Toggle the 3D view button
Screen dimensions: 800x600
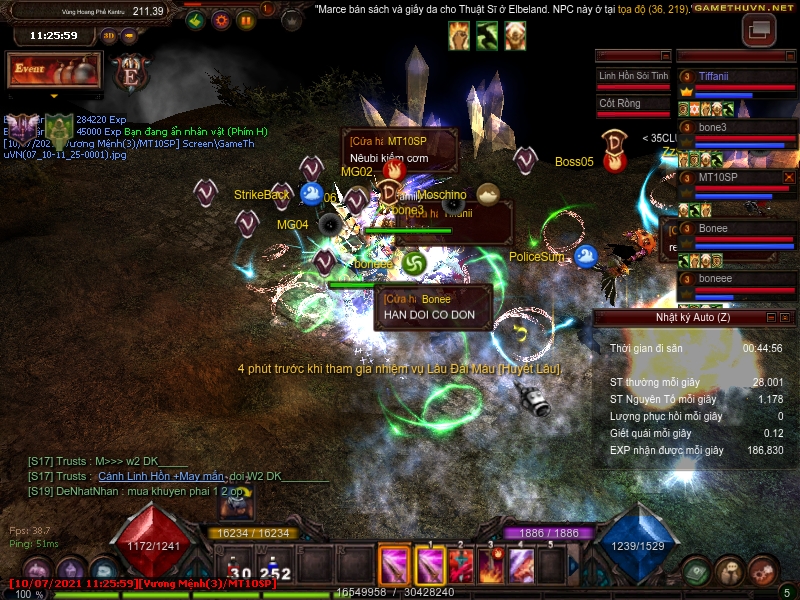(x=109, y=36)
